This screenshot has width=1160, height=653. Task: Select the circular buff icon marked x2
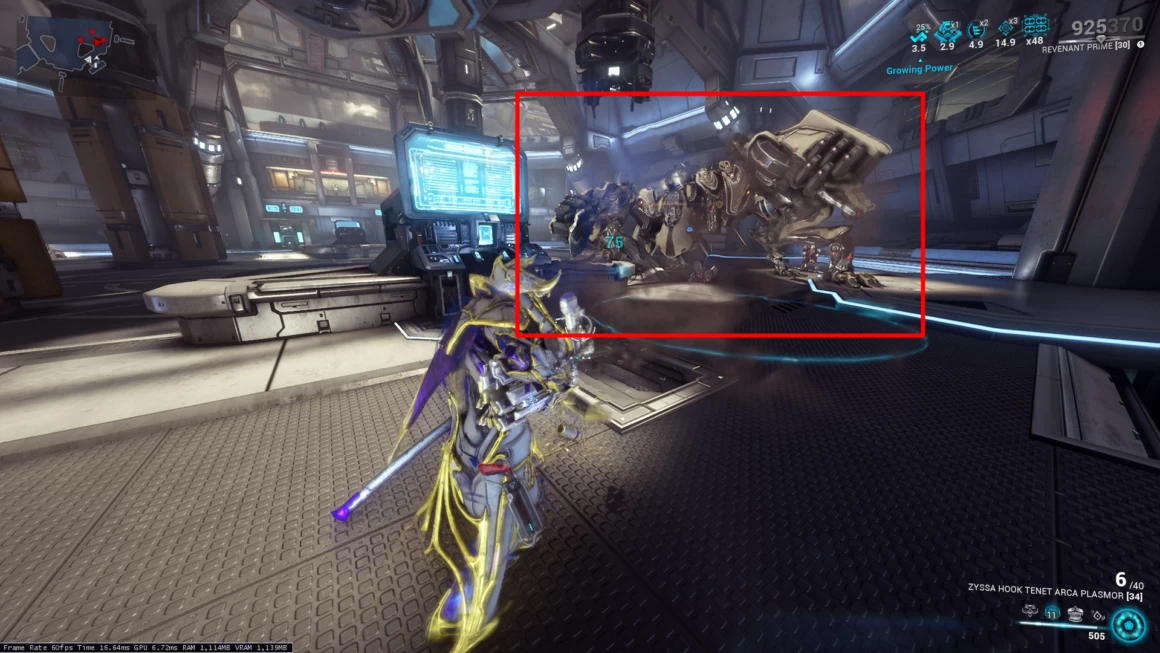coord(977,30)
